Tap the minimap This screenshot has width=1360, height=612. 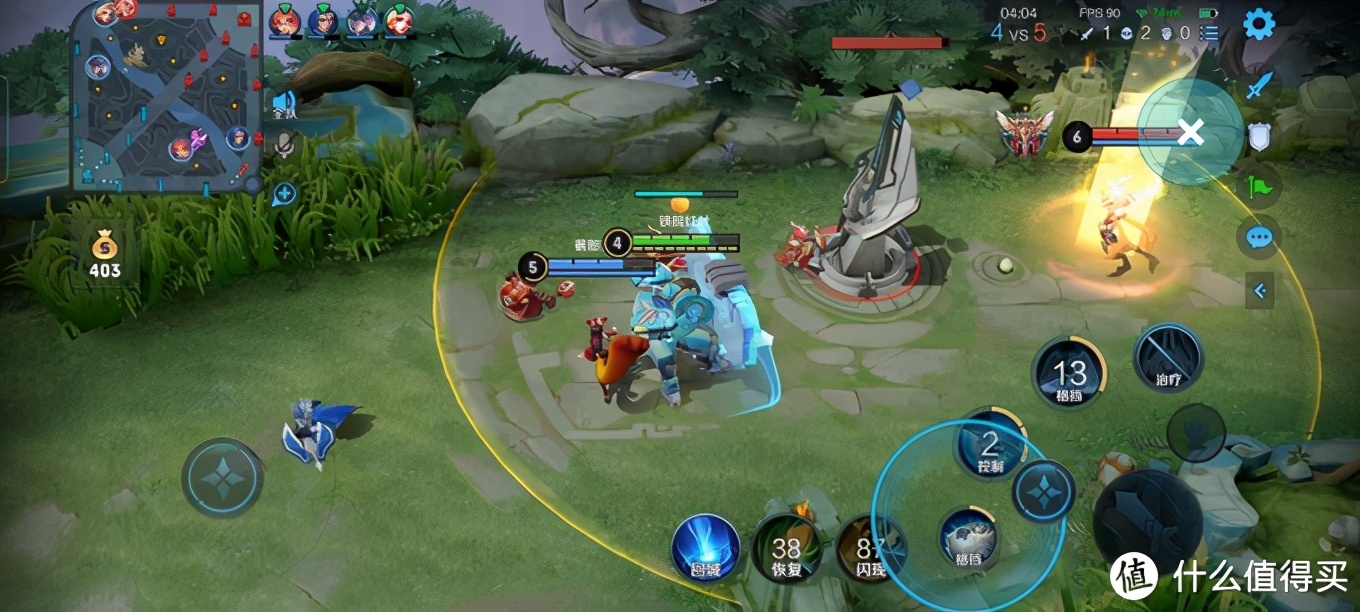point(166,96)
